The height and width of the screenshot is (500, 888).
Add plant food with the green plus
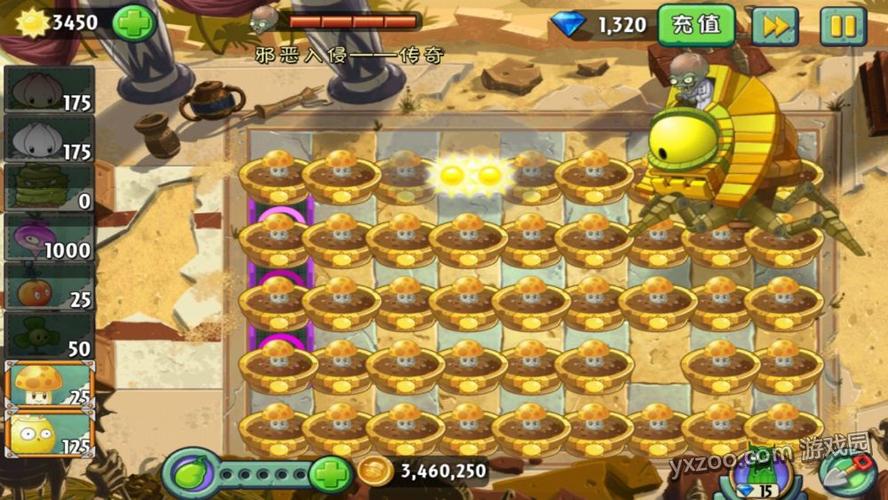point(329,472)
